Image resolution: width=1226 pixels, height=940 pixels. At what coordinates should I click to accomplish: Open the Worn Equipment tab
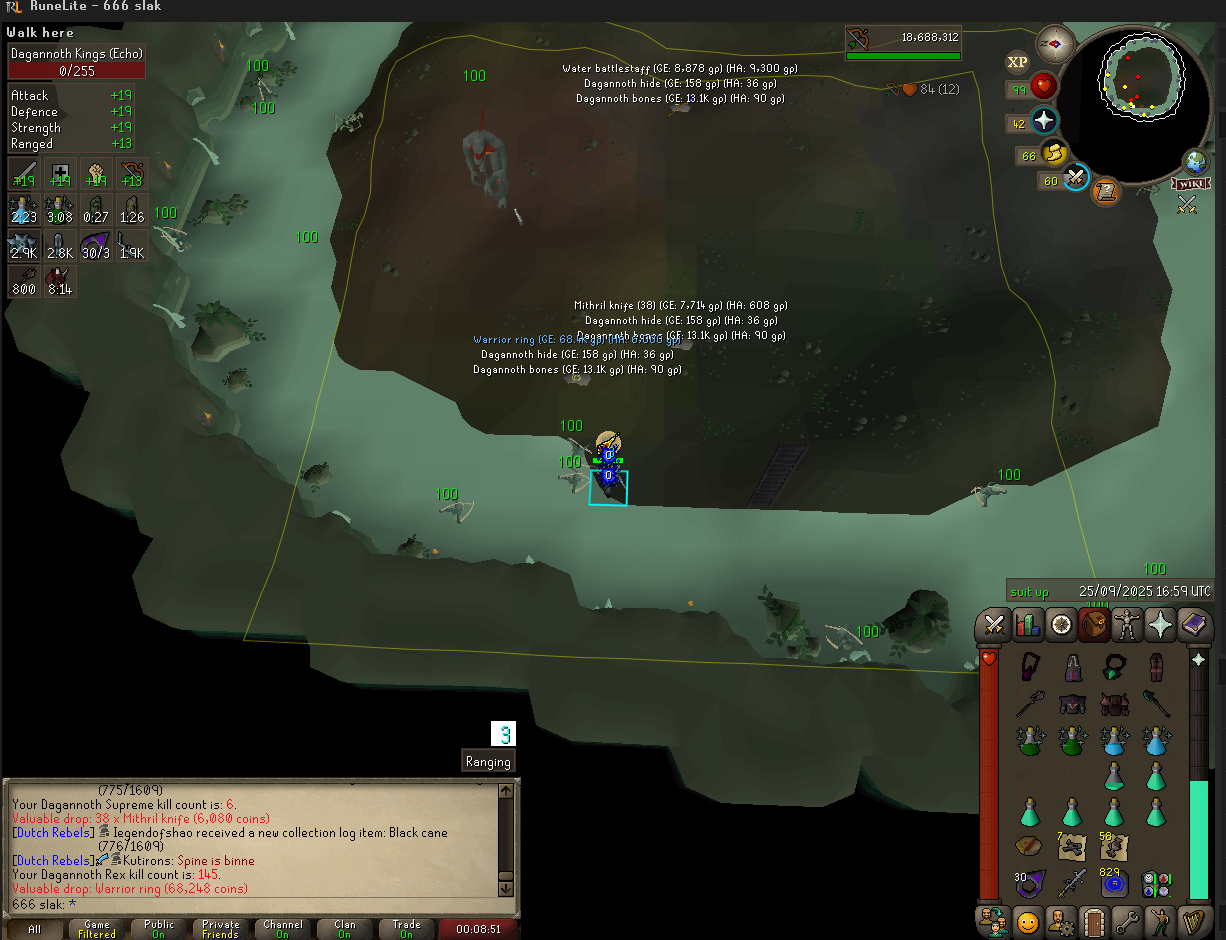pyautogui.click(x=1128, y=625)
